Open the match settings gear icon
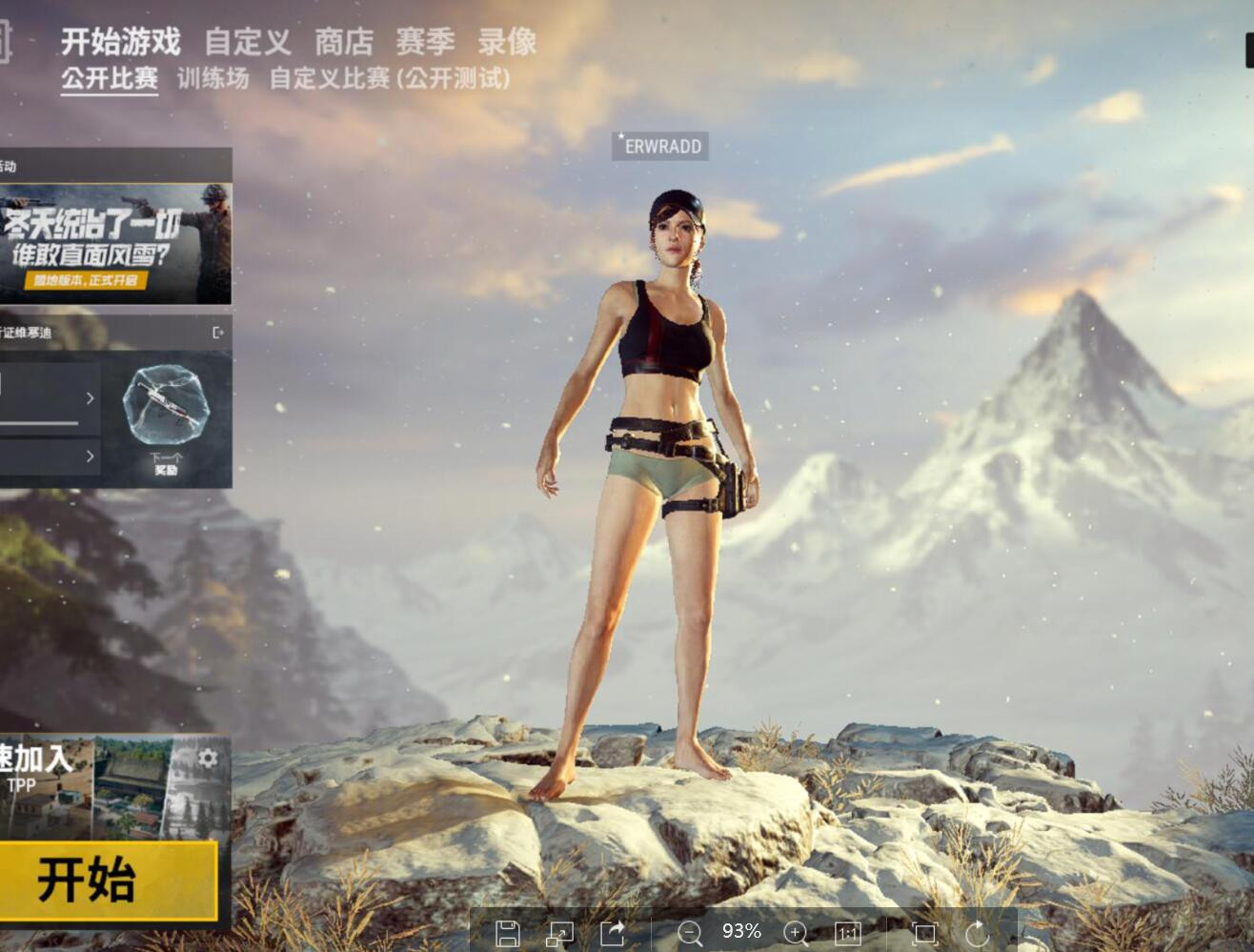Screen dimensions: 1254x952 click(x=208, y=759)
